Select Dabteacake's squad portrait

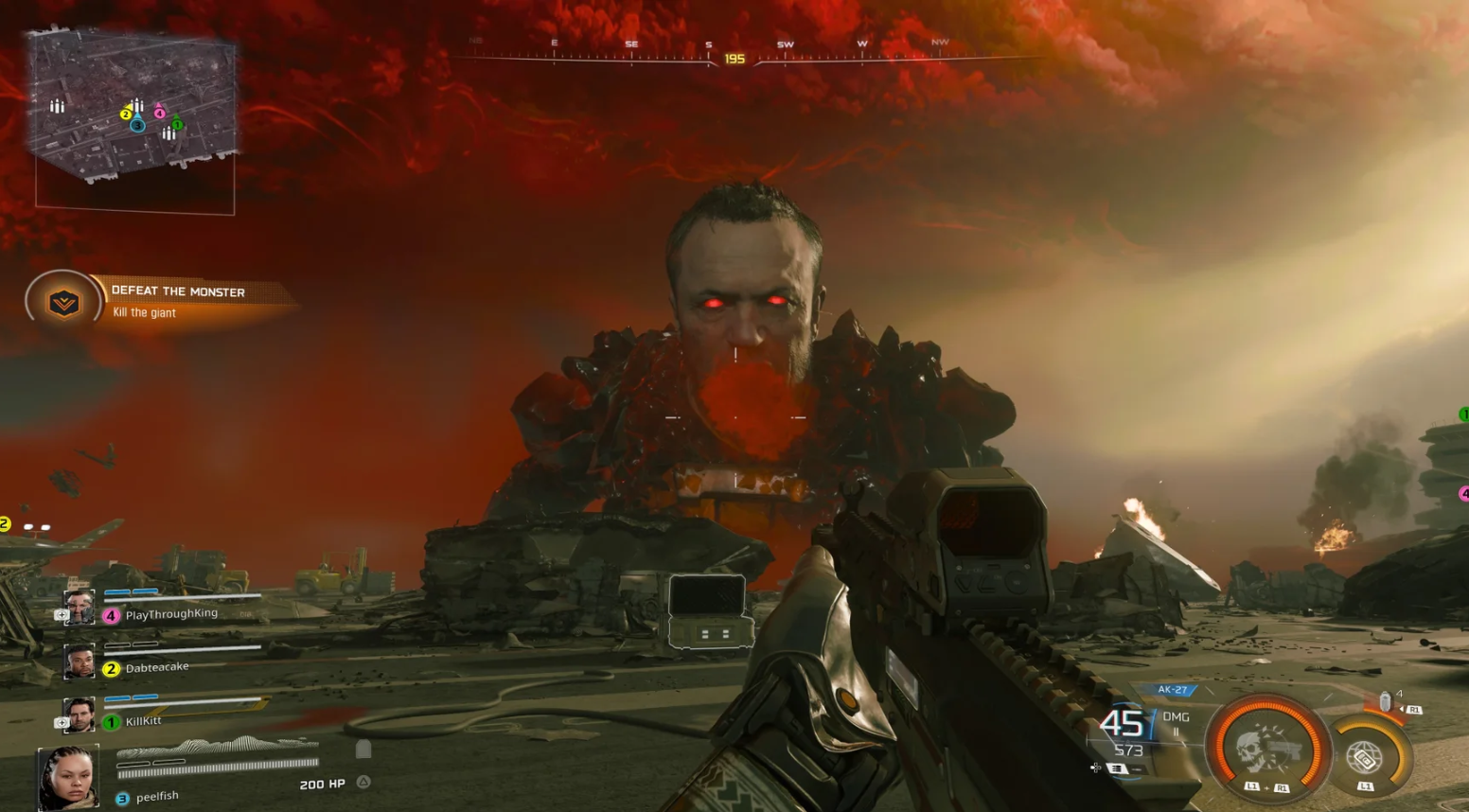point(80,662)
